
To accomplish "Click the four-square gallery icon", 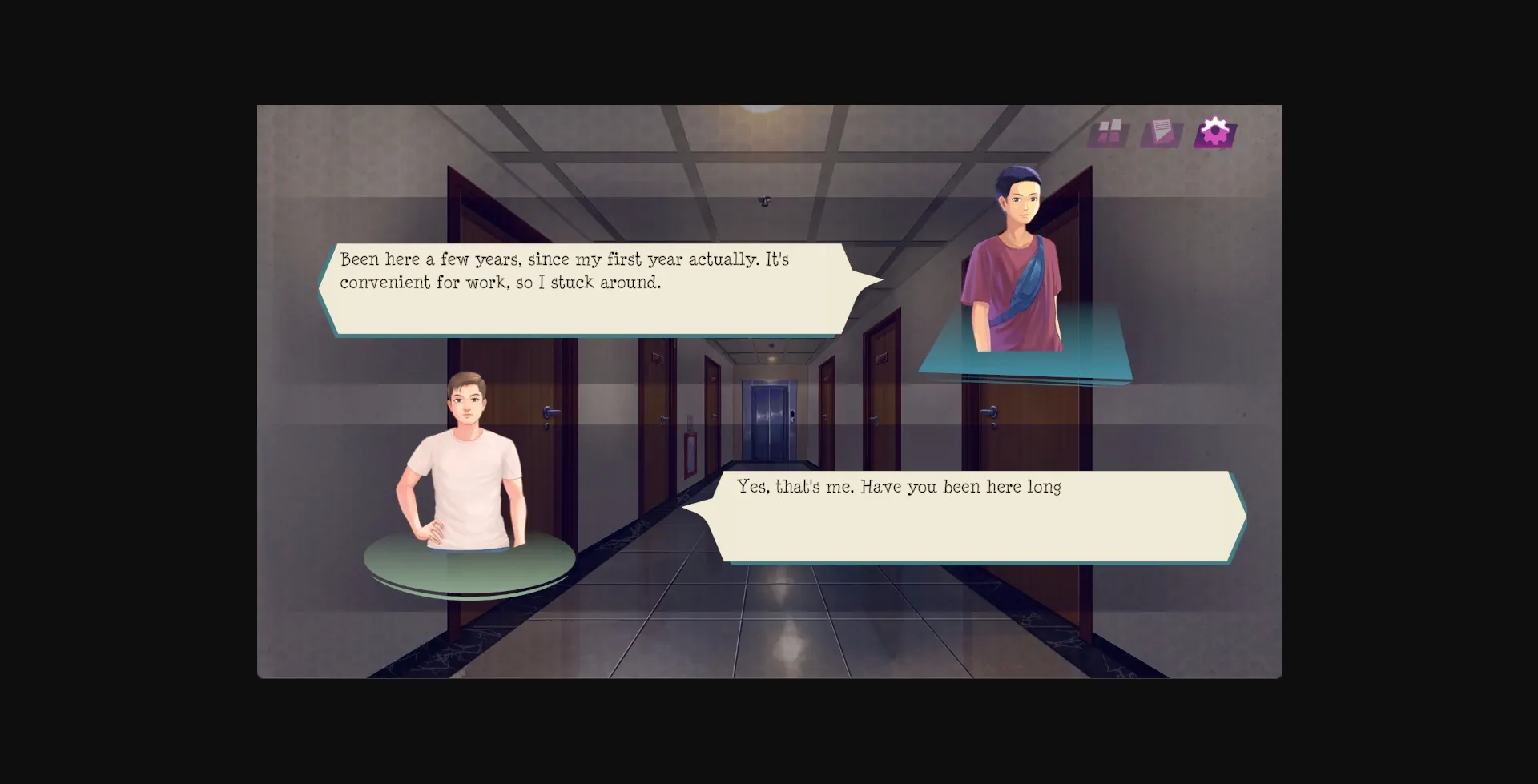I will pyautogui.click(x=1109, y=132).
